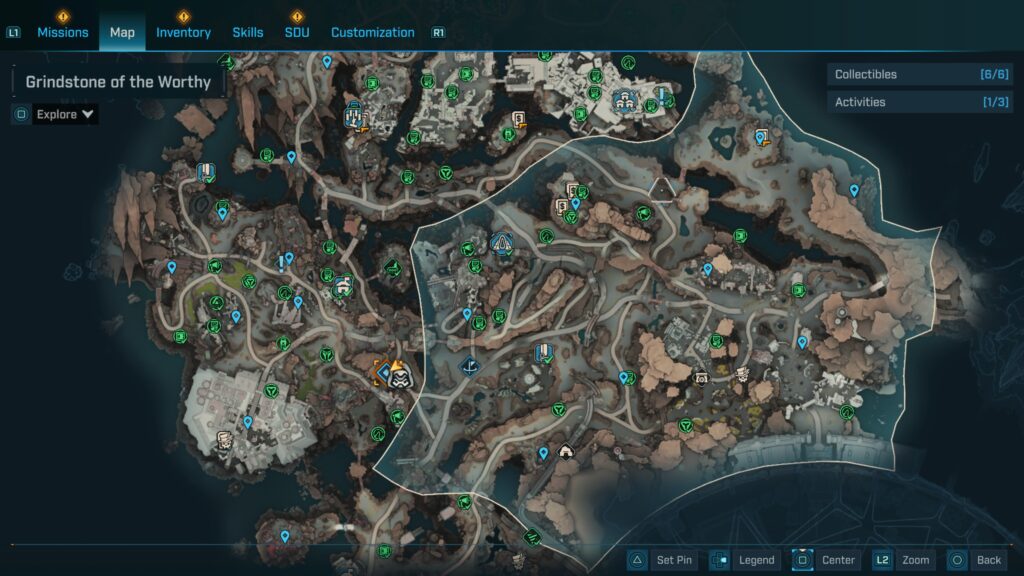Go to the Skills tab
Viewport: 1024px width, 576px height.
pos(248,32)
